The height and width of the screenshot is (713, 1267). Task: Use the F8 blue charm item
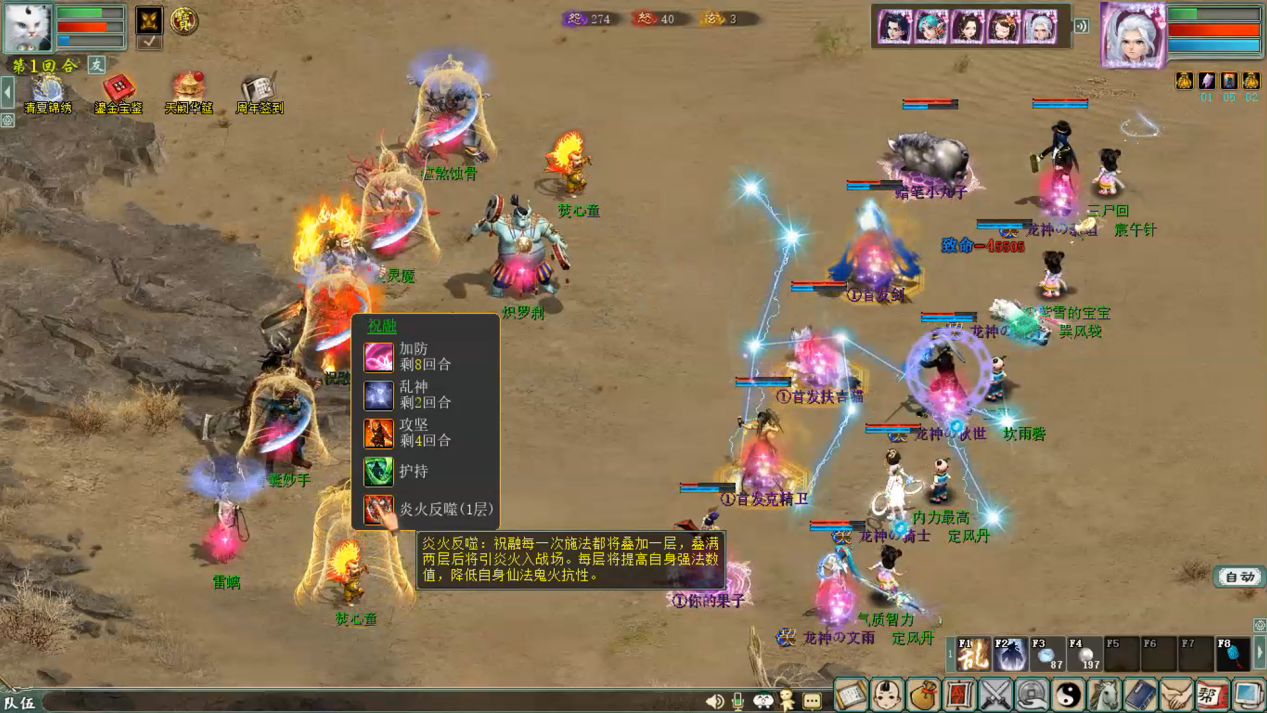[x=1232, y=654]
